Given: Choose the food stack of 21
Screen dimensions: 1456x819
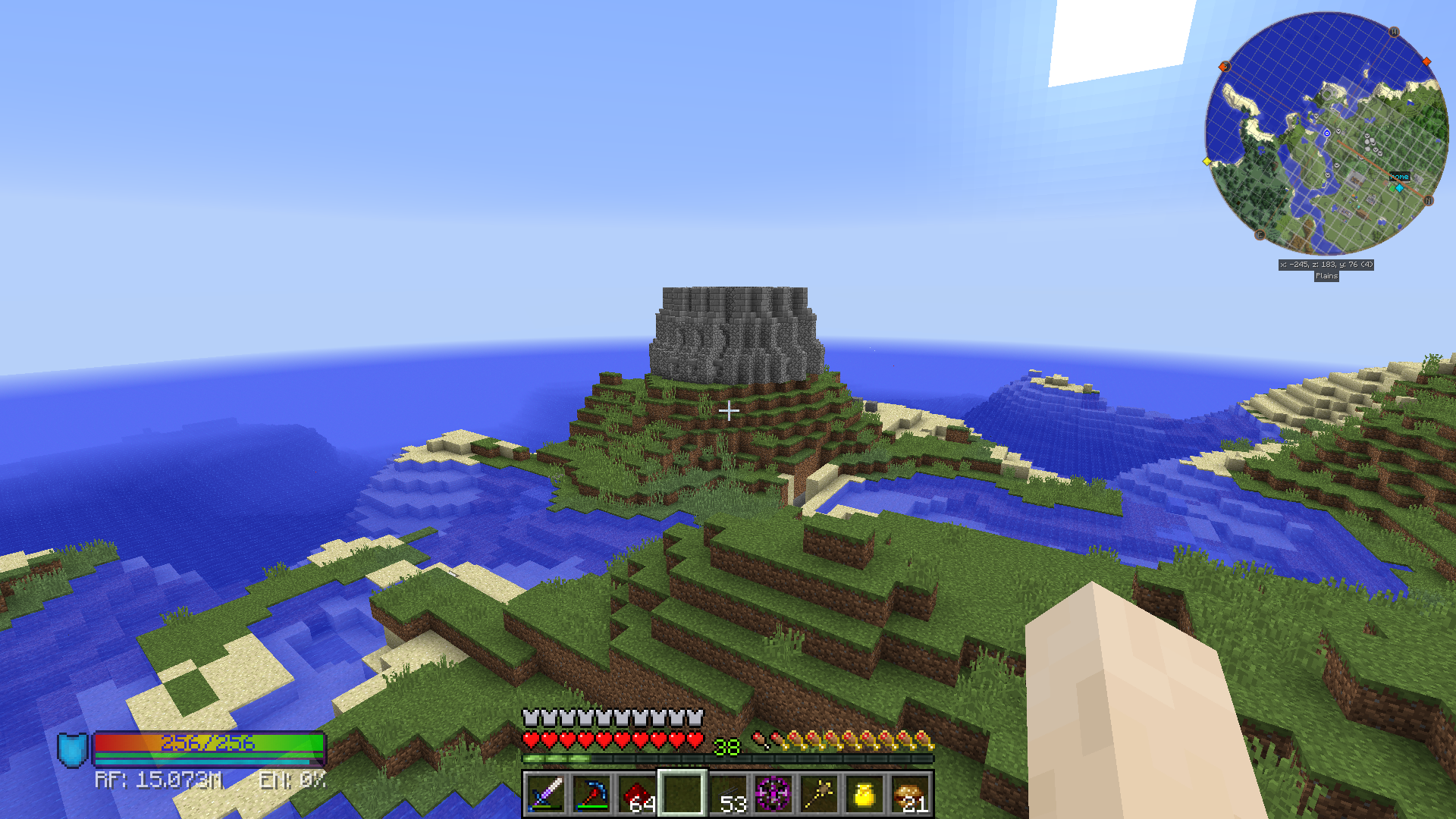Looking at the screenshot, I should pyautogui.click(x=910, y=794).
